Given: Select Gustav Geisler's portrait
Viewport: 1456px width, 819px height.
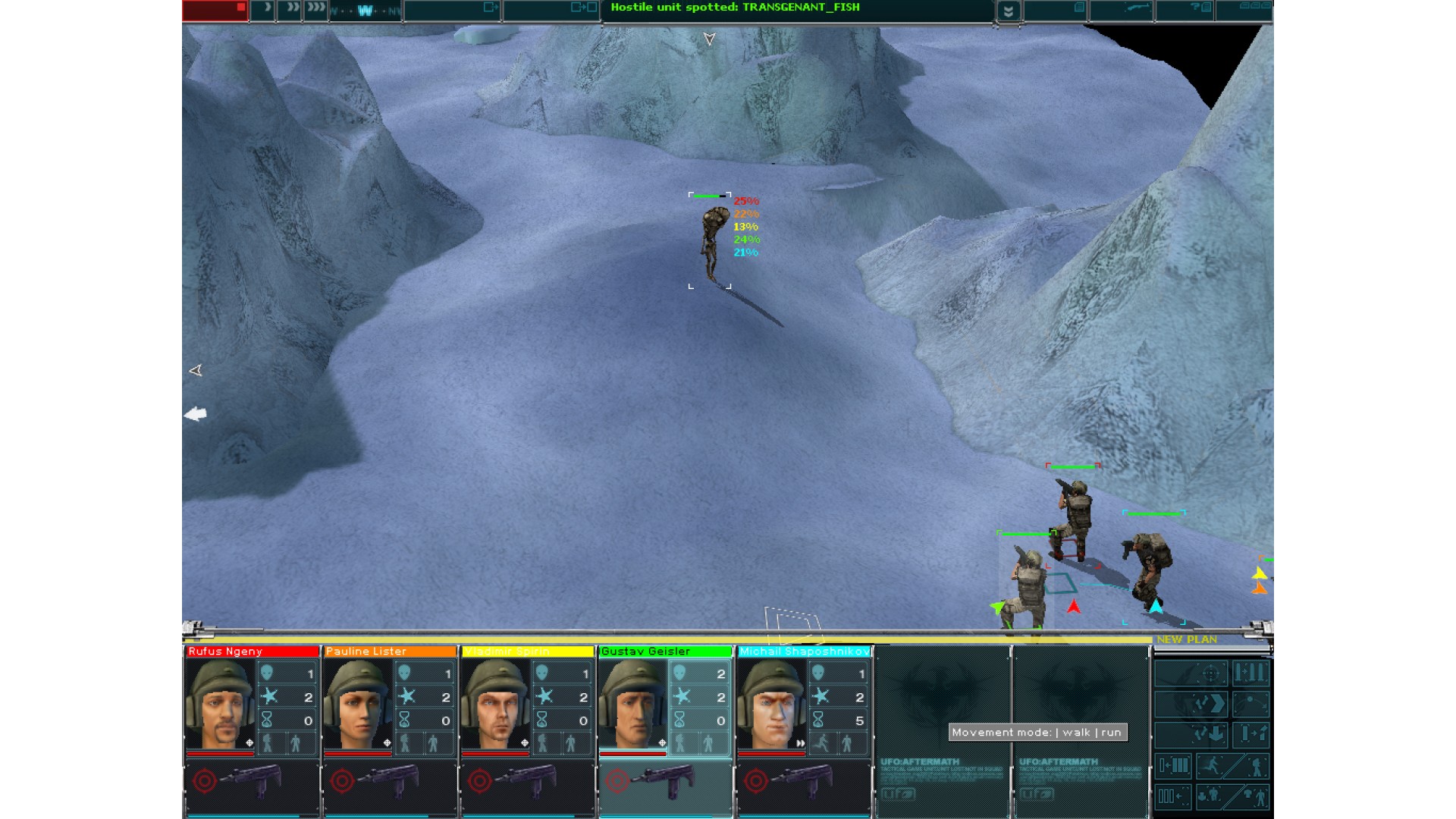Looking at the screenshot, I should point(632,705).
